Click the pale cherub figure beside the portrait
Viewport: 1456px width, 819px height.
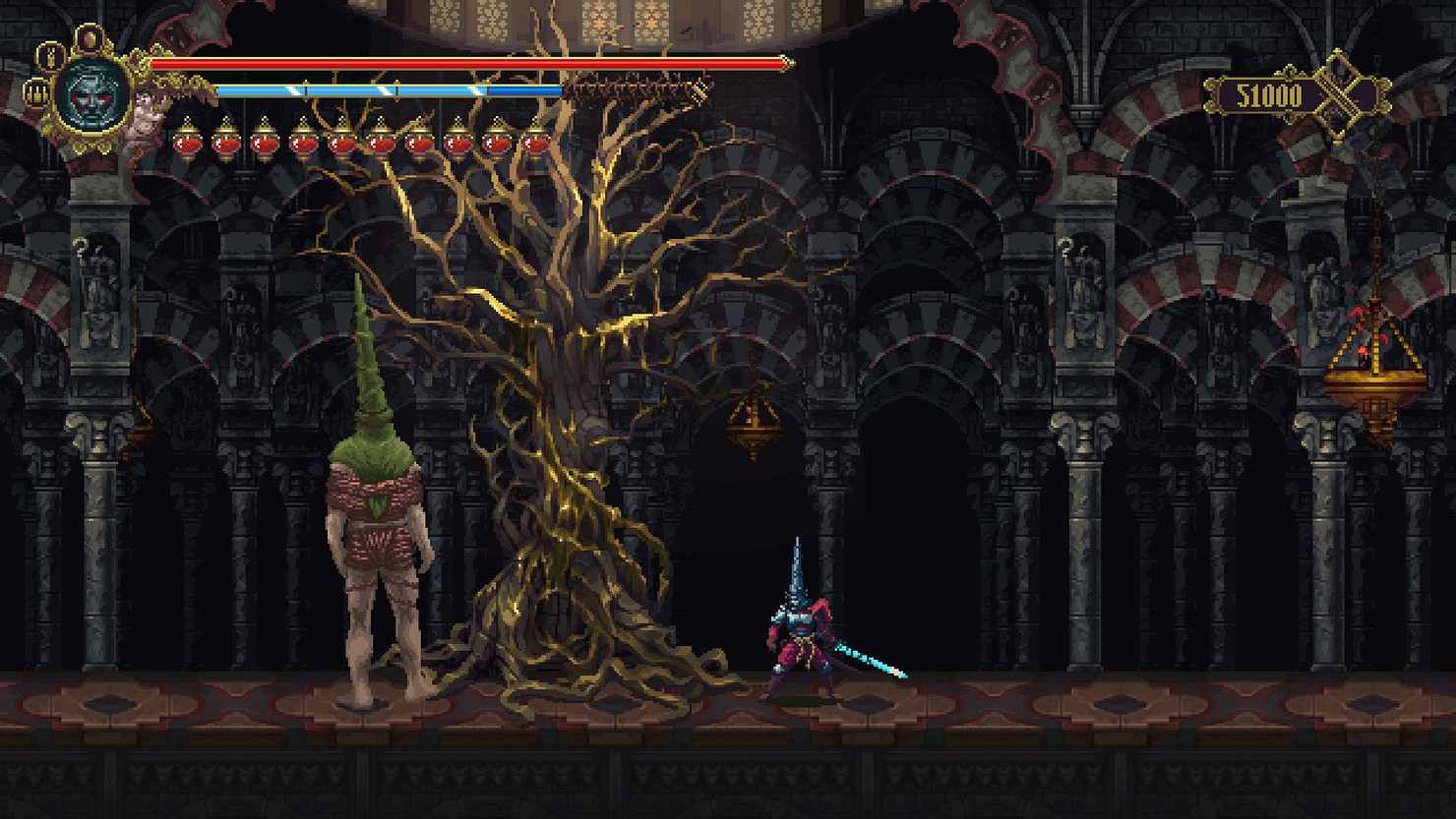tap(147, 112)
